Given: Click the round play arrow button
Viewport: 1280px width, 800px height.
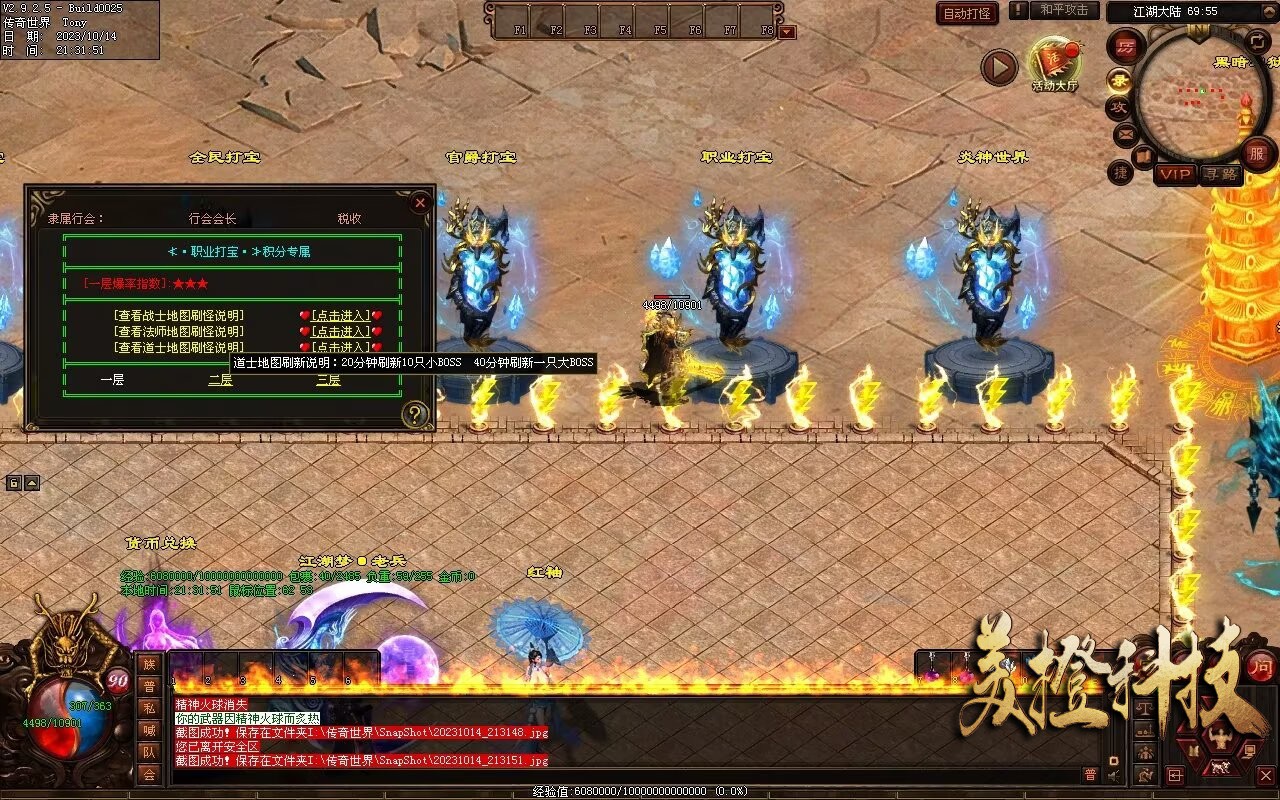Looking at the screenshot, I should coord(998,68).
